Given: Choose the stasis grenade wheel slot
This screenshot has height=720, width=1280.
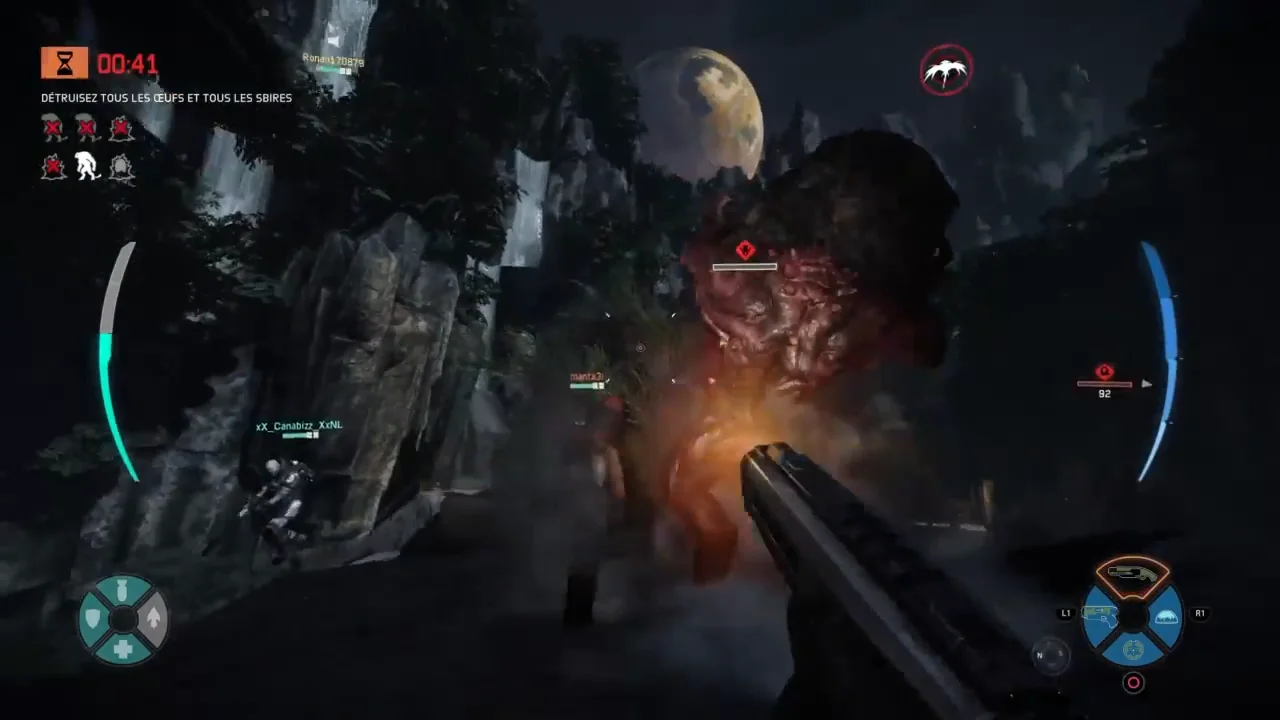Looking at the screenshot, I should [1132, 650].
